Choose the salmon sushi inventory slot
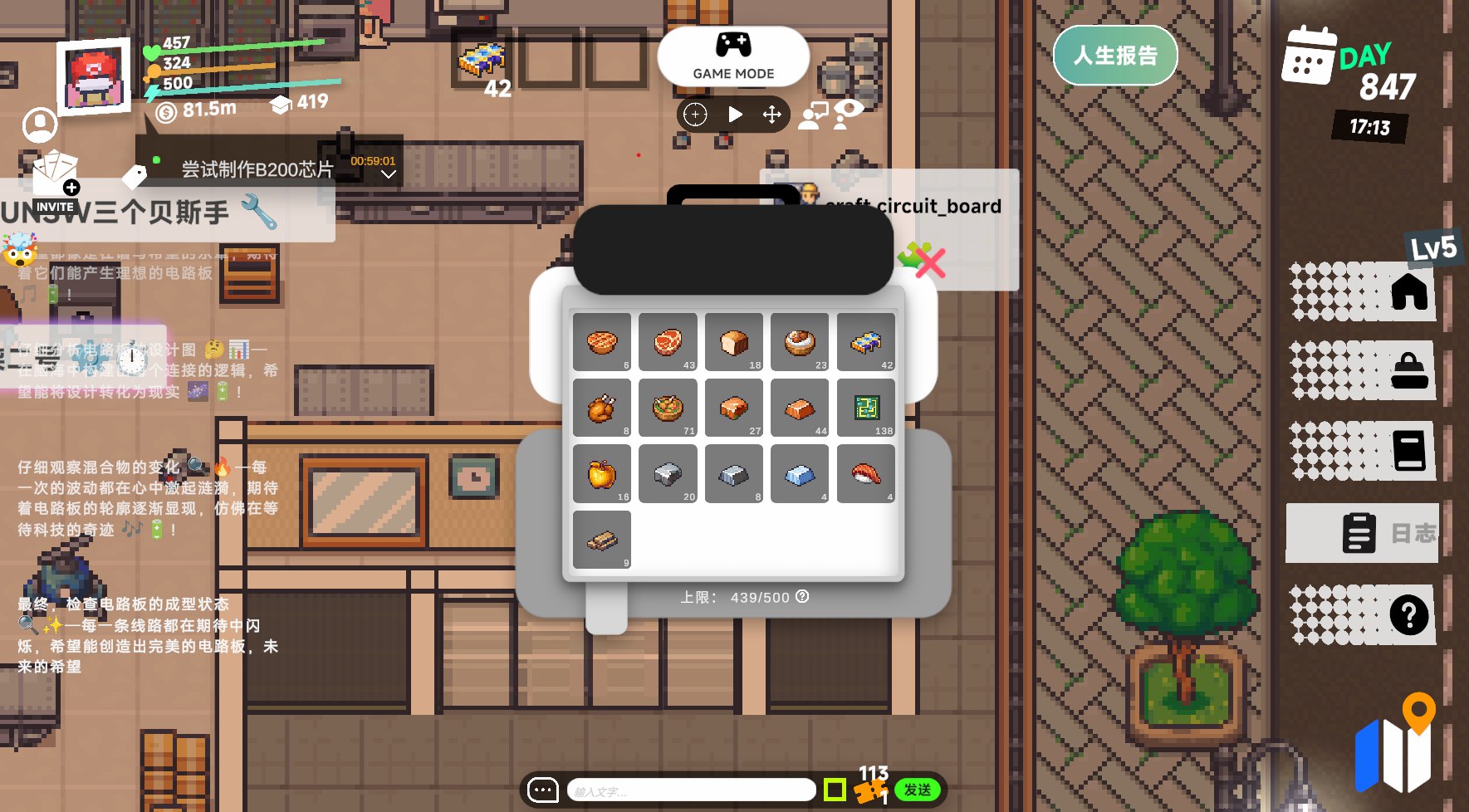The width and height of the screenshot is (1469, 812). pos(866,474)
